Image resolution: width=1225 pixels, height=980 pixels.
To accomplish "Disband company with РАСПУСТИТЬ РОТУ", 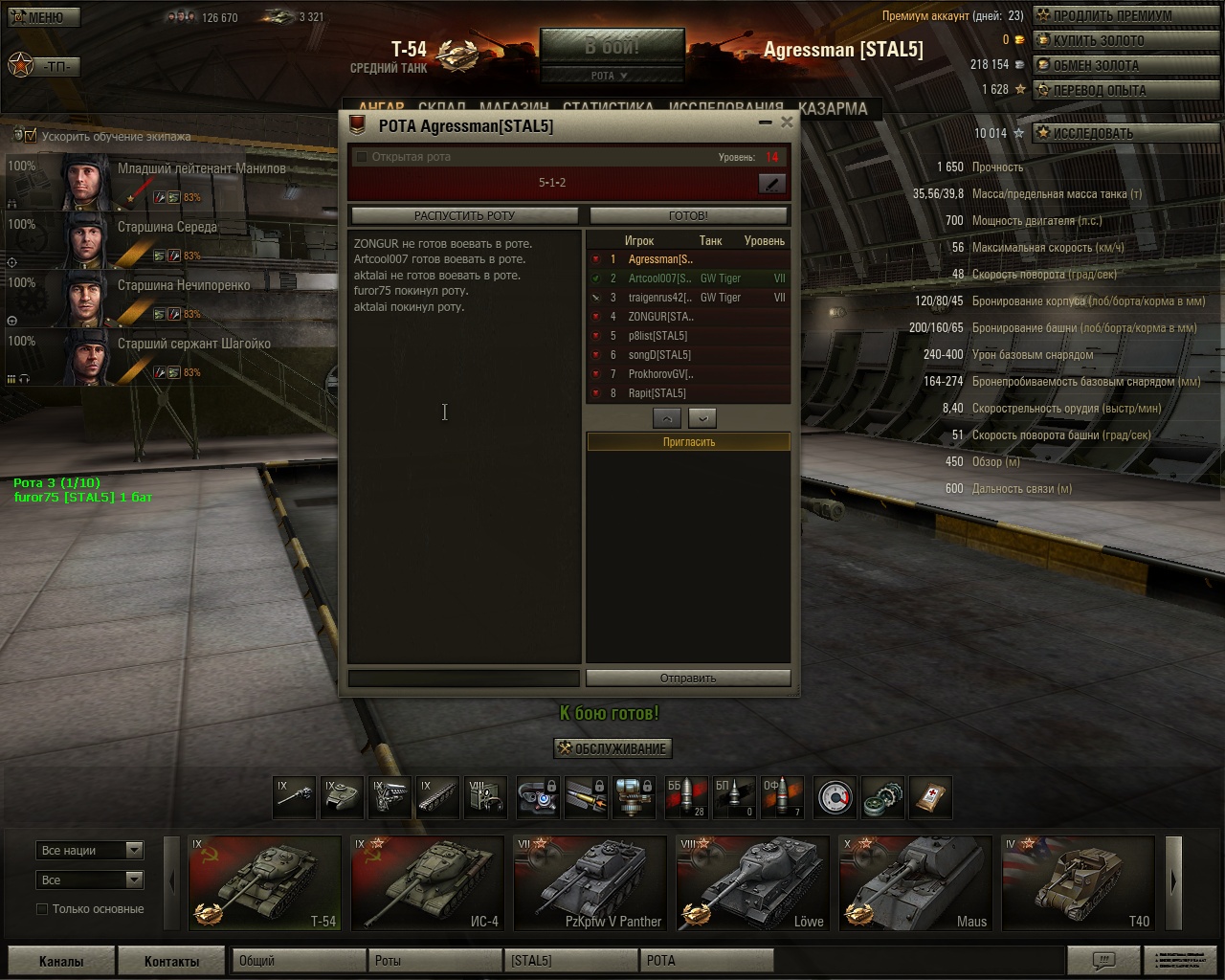I will (464, 215).
